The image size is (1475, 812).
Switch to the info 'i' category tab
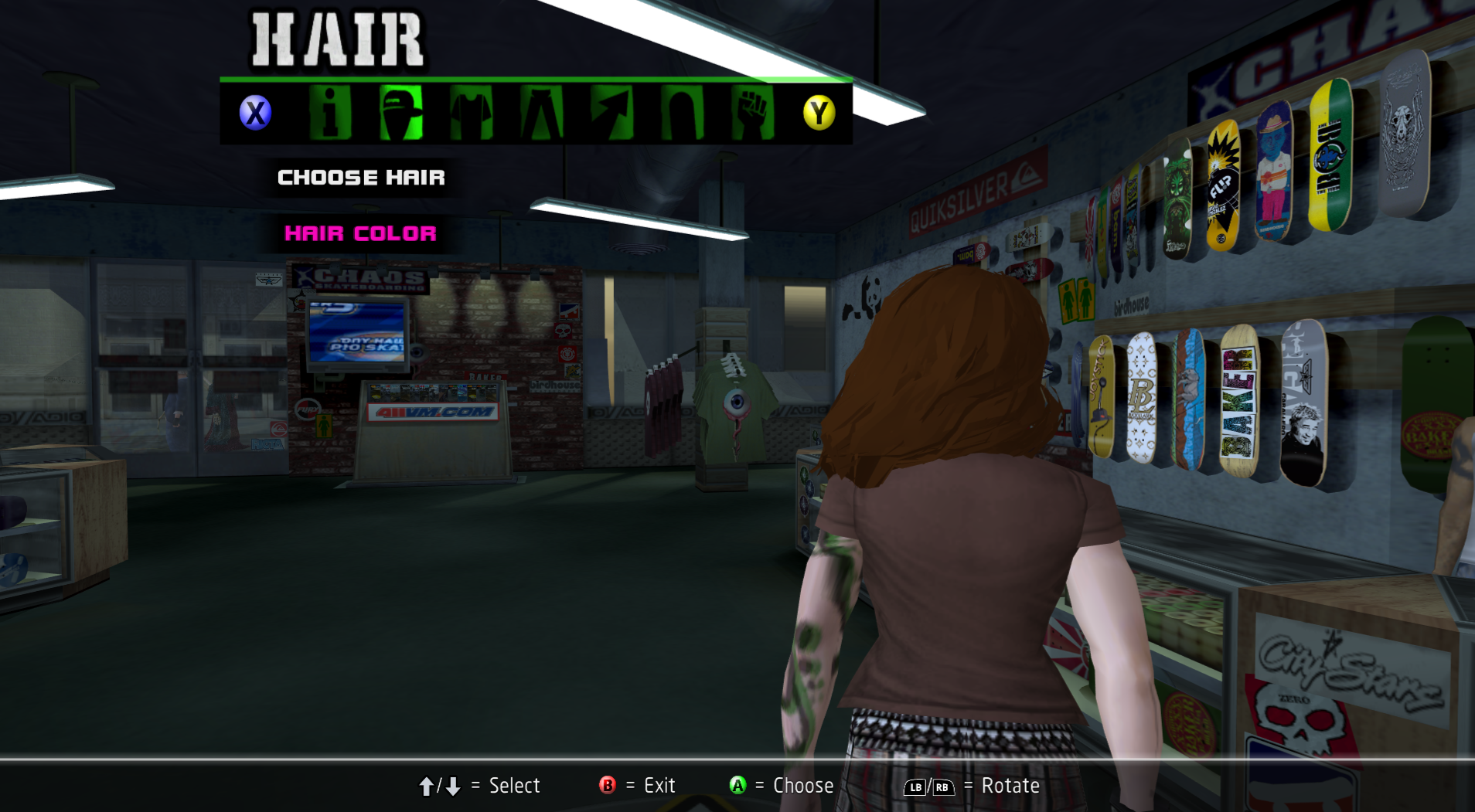click(330, 113)
